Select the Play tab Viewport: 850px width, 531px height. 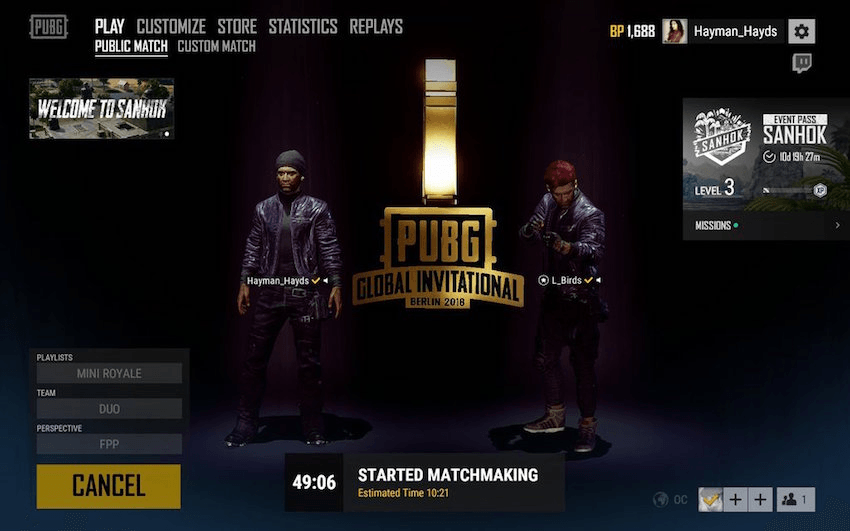tap(110, 27)
